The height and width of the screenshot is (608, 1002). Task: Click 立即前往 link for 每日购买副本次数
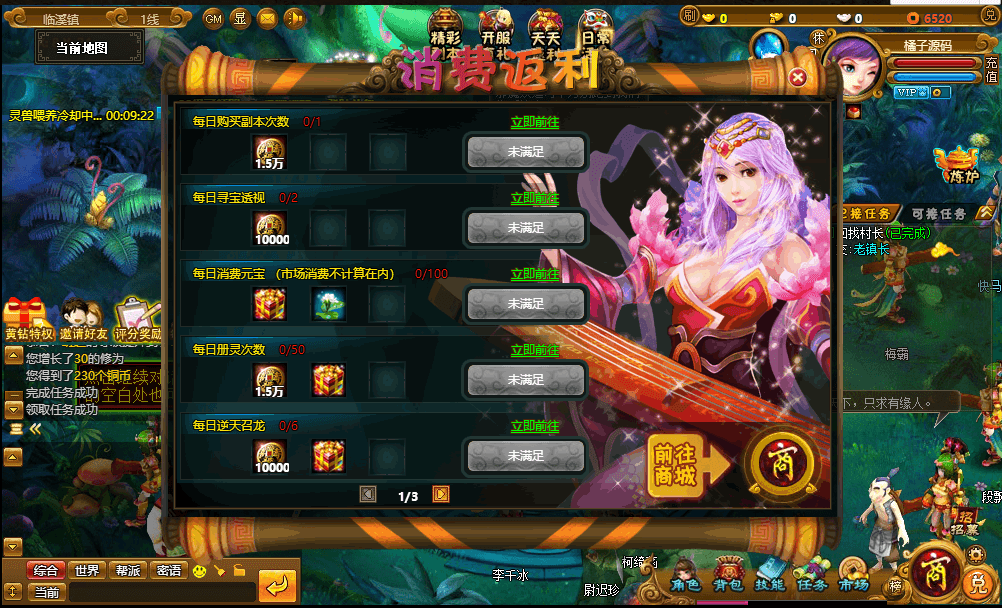(535, 122)
